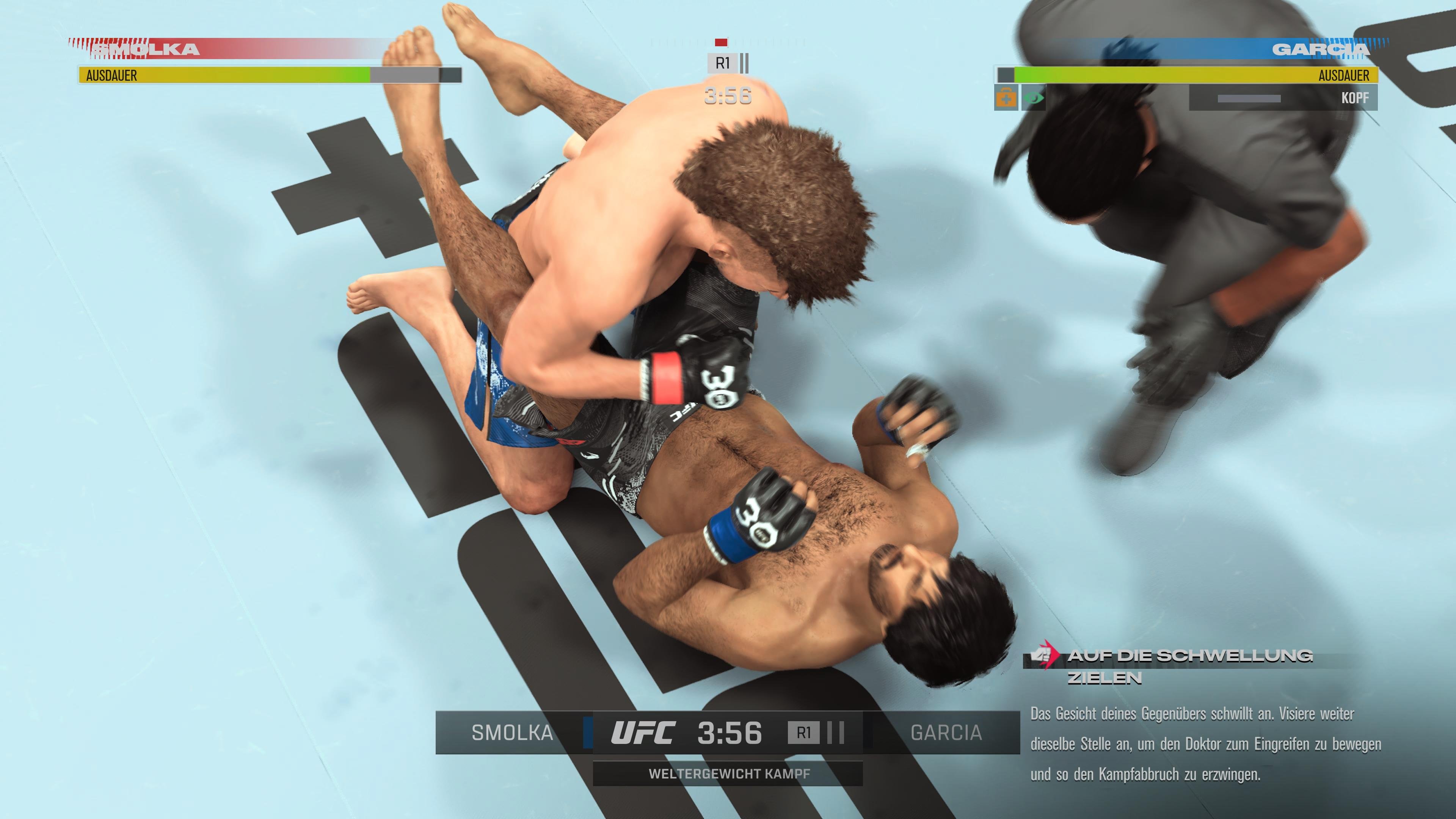Viewport: 1456px width, 819px height.
Task: Click the pause bars icon next to R1
Action: point(745,64)
